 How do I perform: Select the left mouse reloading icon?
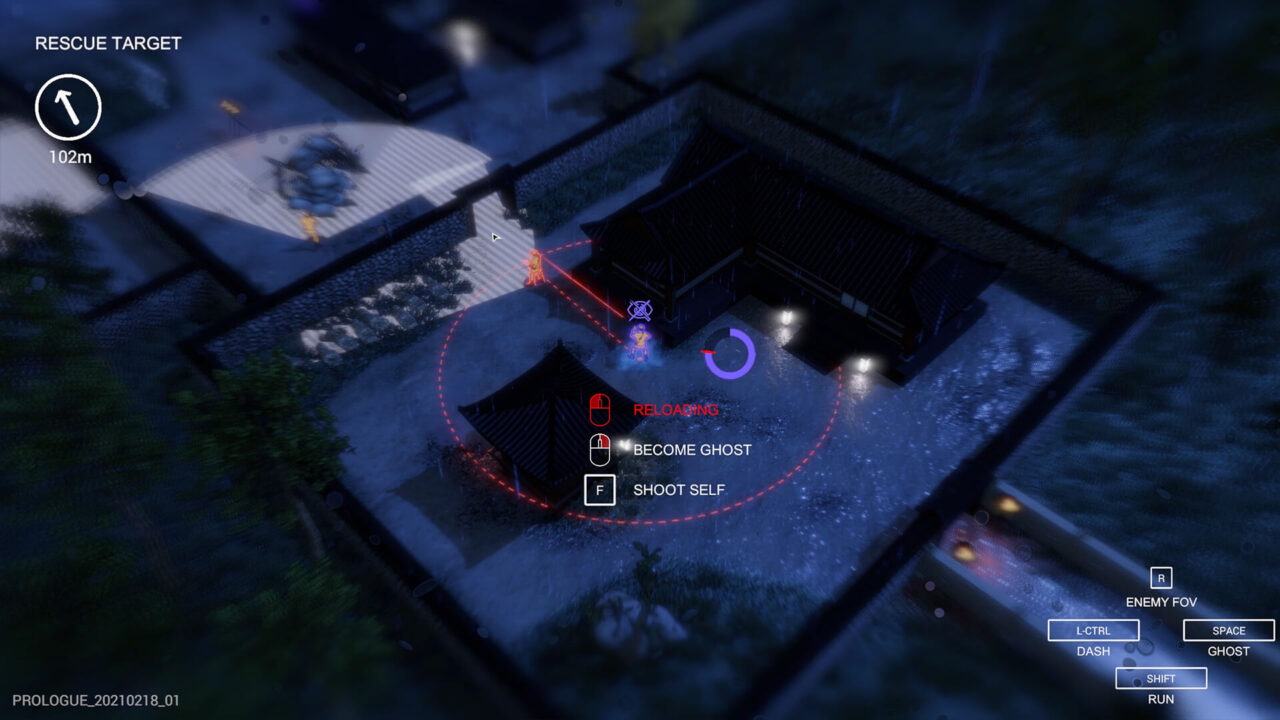pos(599,408)
